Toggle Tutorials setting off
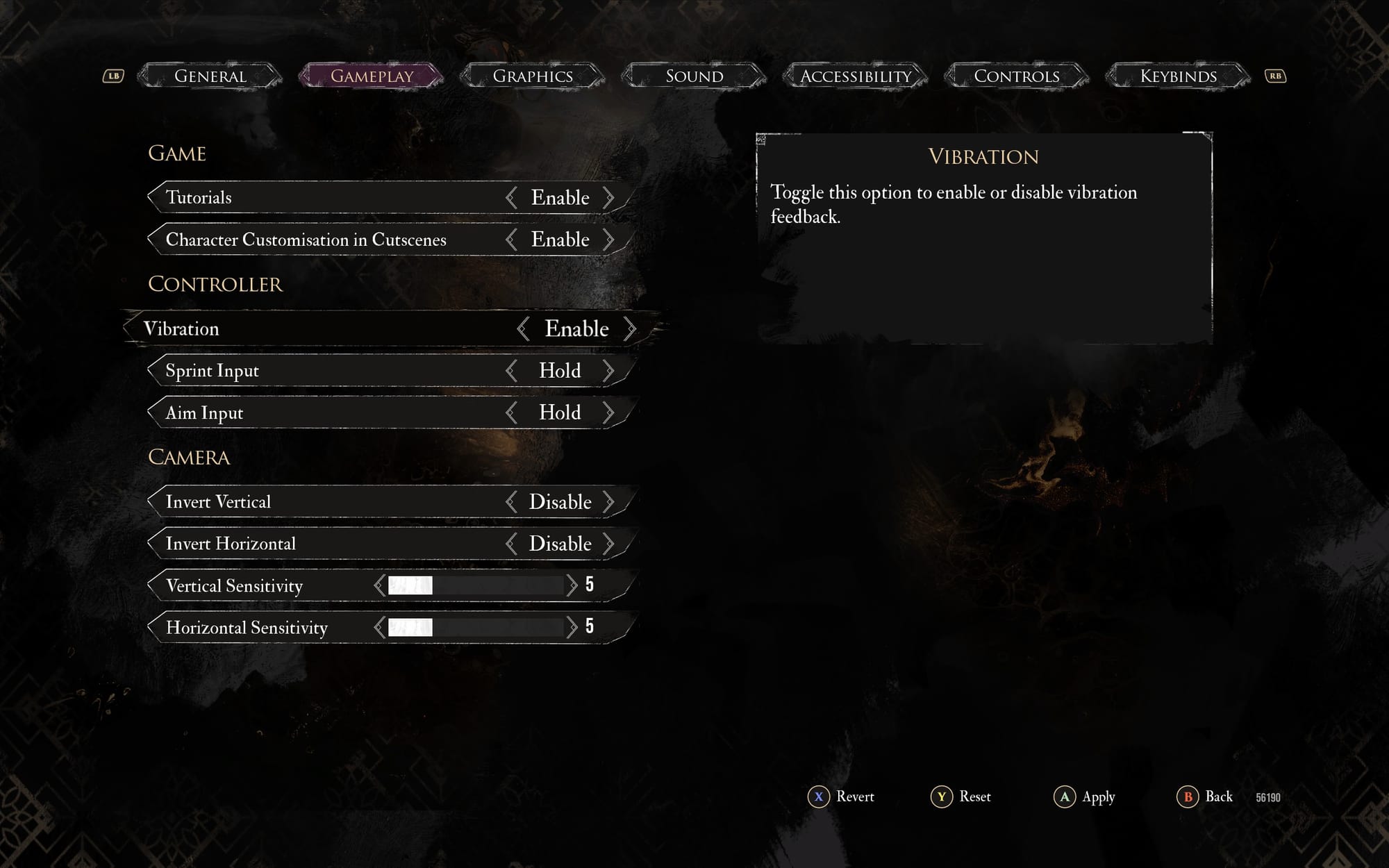Viewport: 1389px width, 868px height. tap(610, 197)
